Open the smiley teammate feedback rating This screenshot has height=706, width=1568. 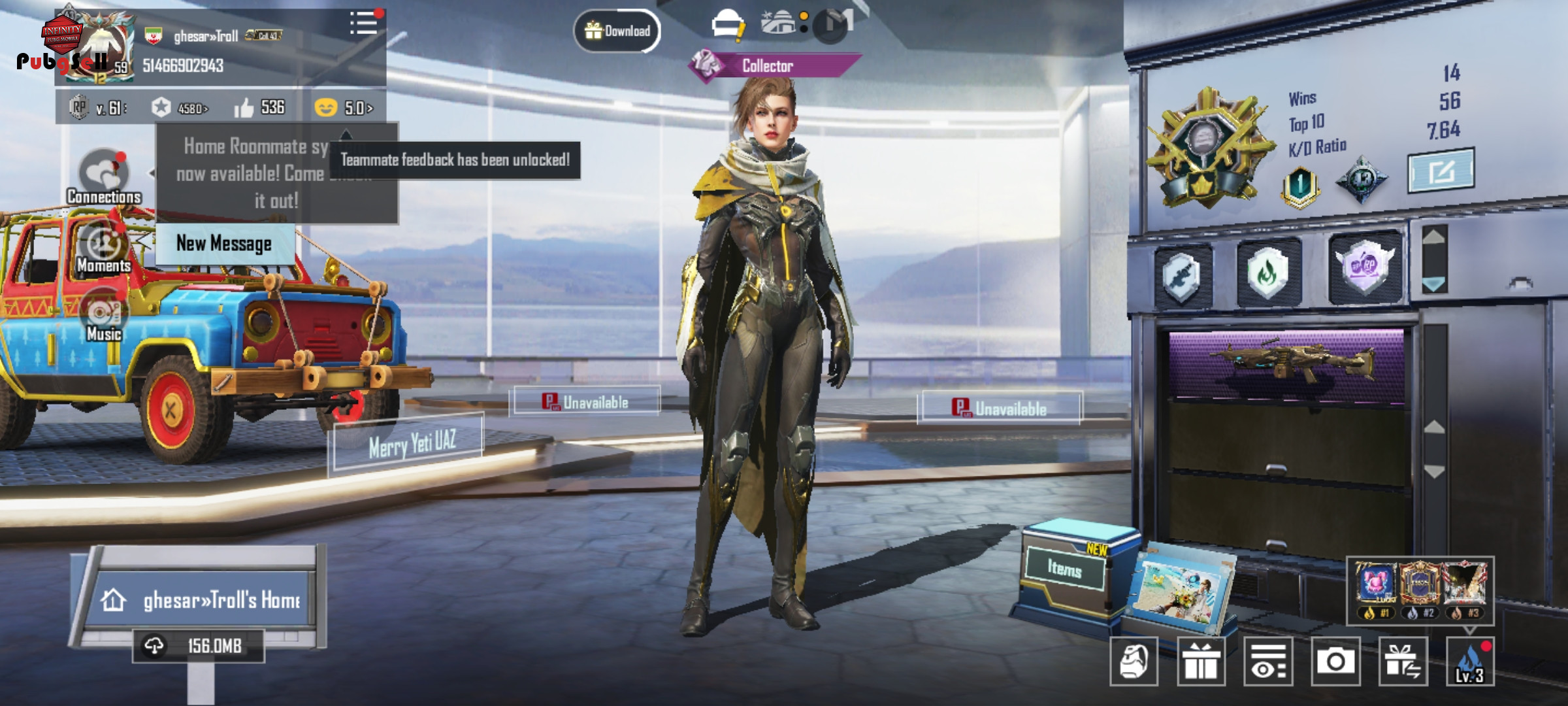[x=344, y=107]
